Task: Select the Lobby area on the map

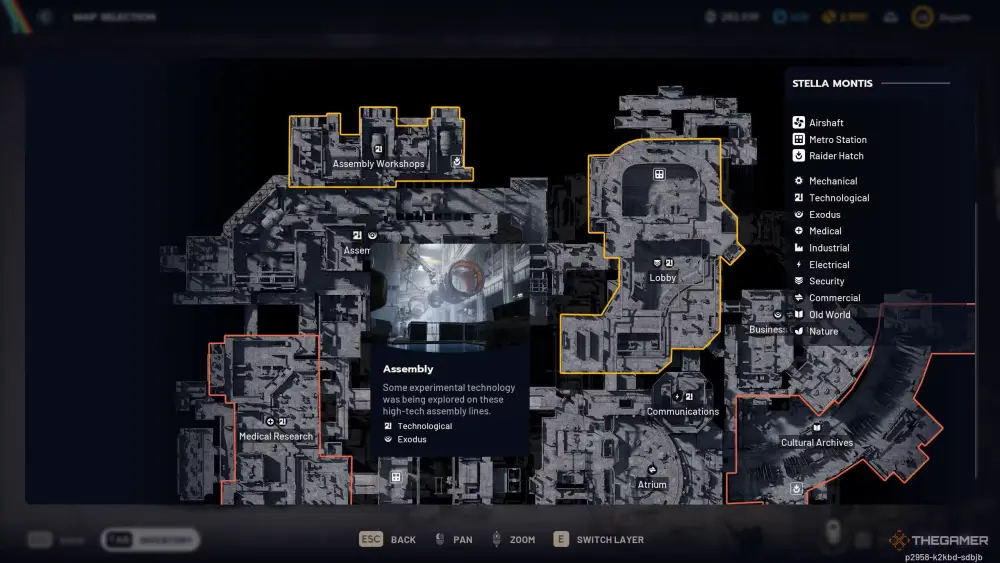Action: tap(663, 277)
